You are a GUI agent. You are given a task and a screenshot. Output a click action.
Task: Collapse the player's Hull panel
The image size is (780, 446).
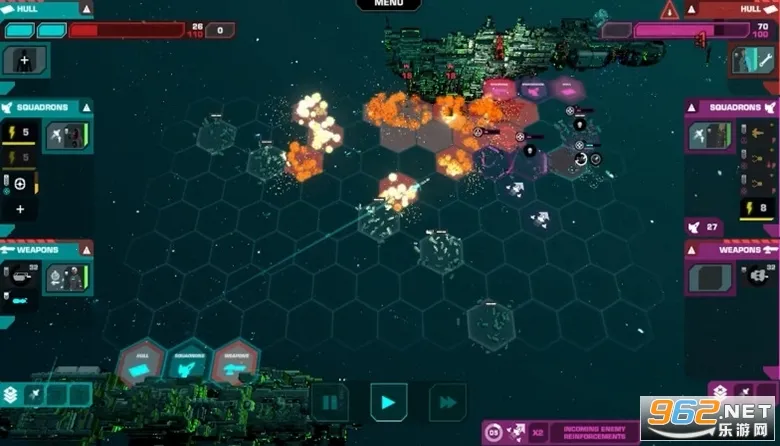[x=86, y=9]
